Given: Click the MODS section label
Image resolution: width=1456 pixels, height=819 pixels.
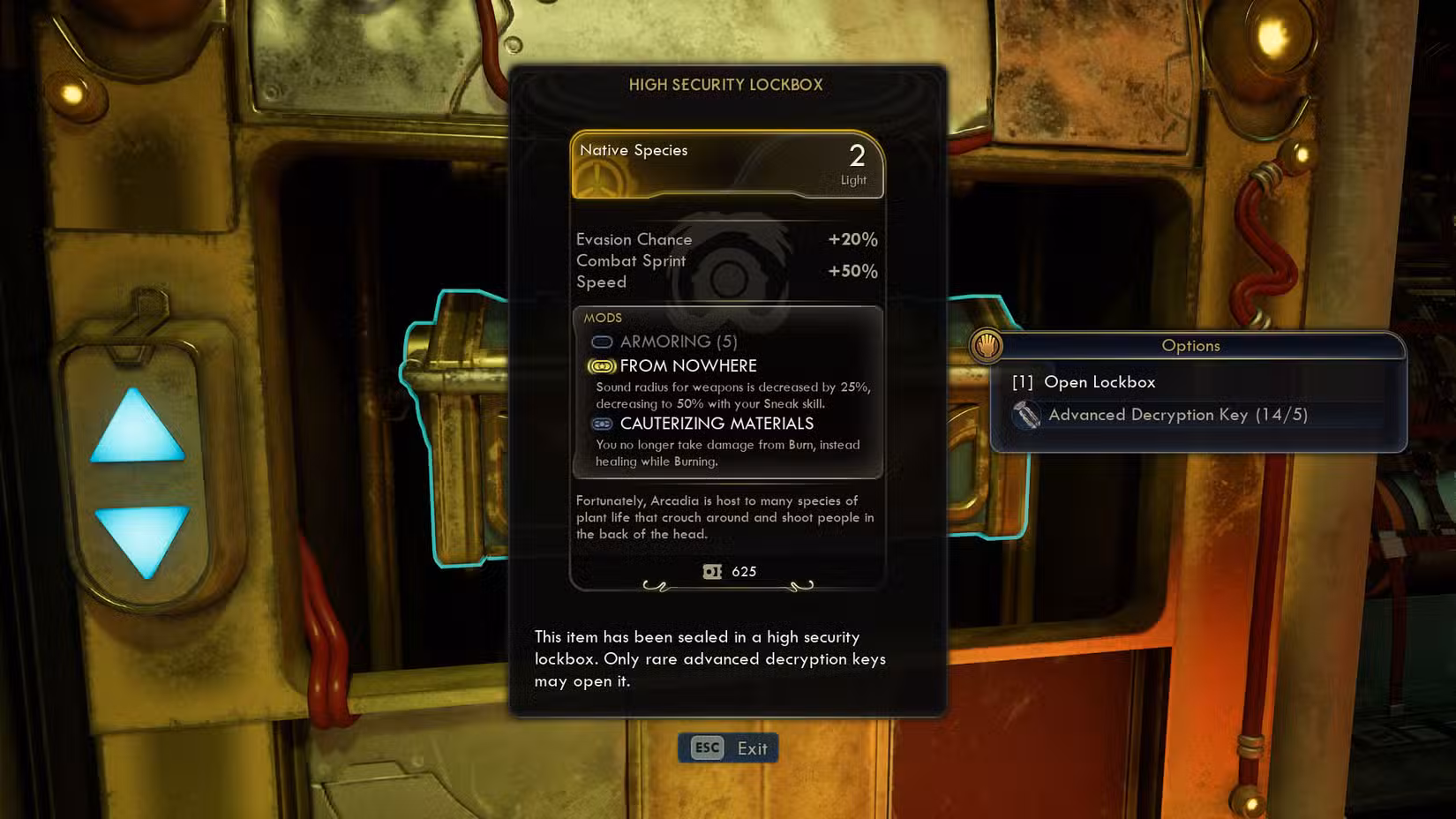Looking at the screenshot, I should click(x=604, y=318).
